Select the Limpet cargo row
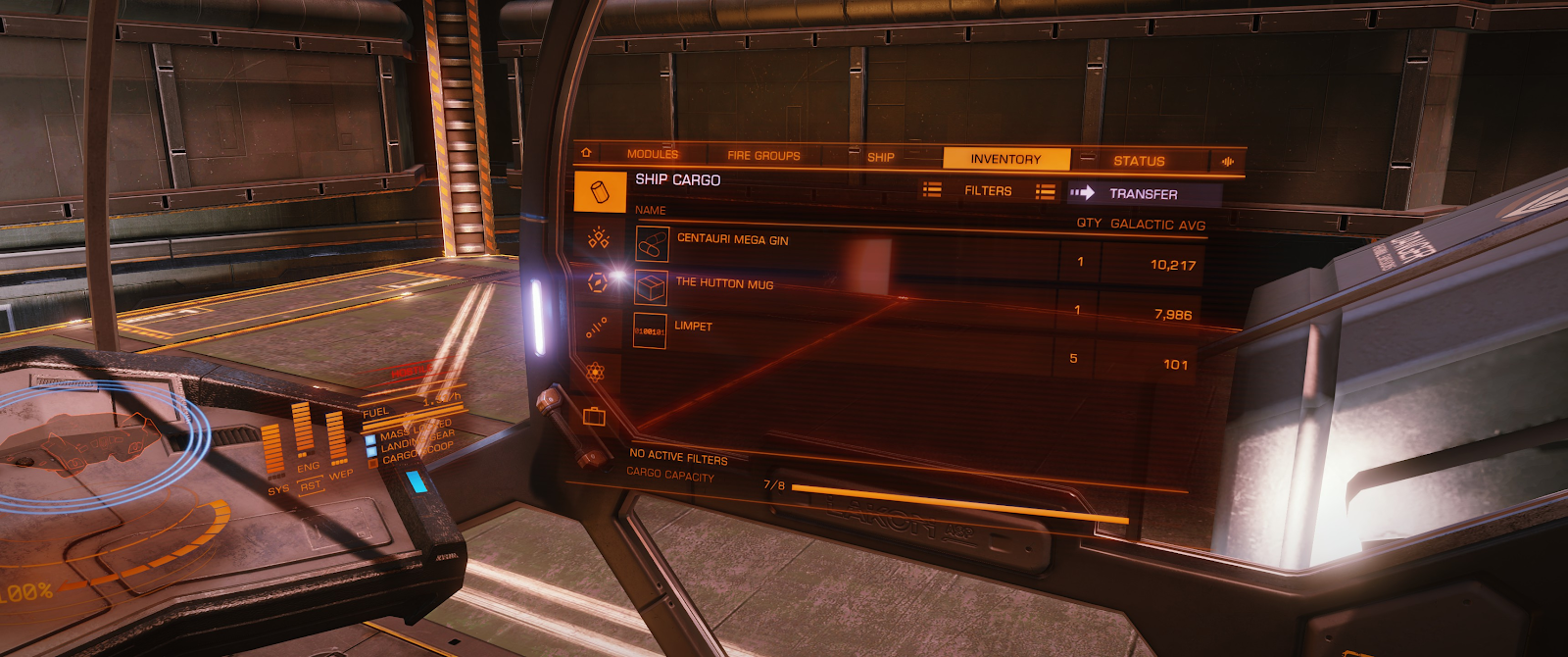Screen dimensions: 1568x657 point(693,327)
